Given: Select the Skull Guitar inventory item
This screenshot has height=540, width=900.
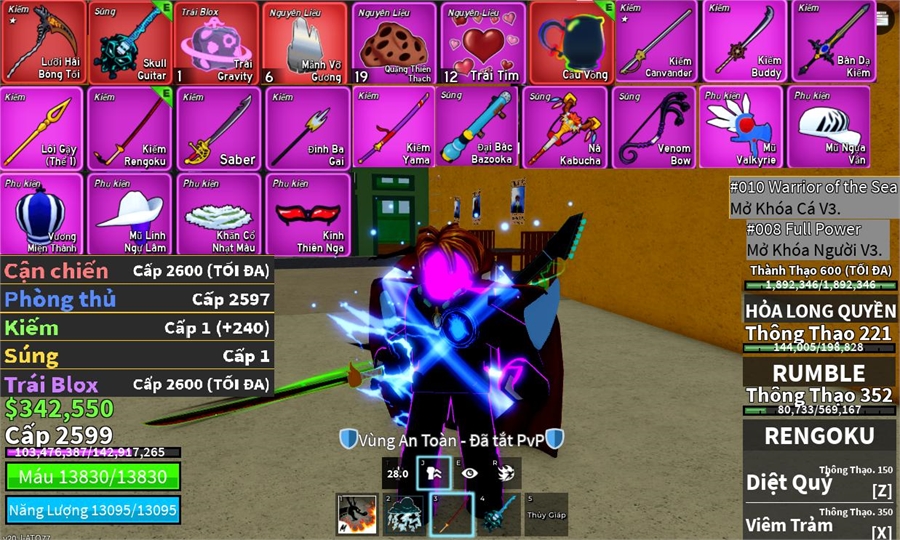Looking at the screenshot, I should (x=130, y=42).
